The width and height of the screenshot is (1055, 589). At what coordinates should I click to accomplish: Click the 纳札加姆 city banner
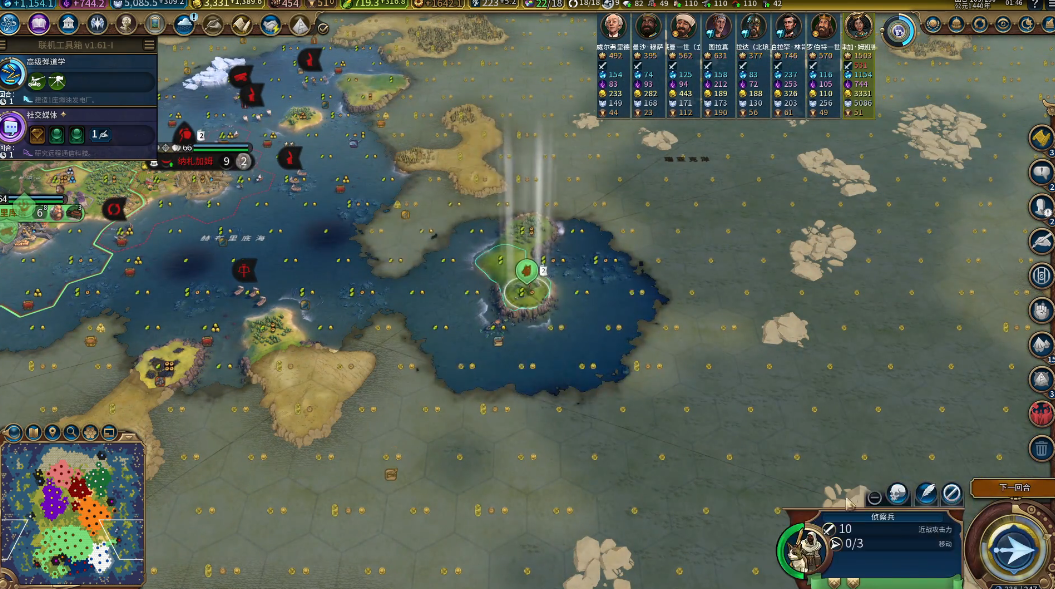coord(195,161)
